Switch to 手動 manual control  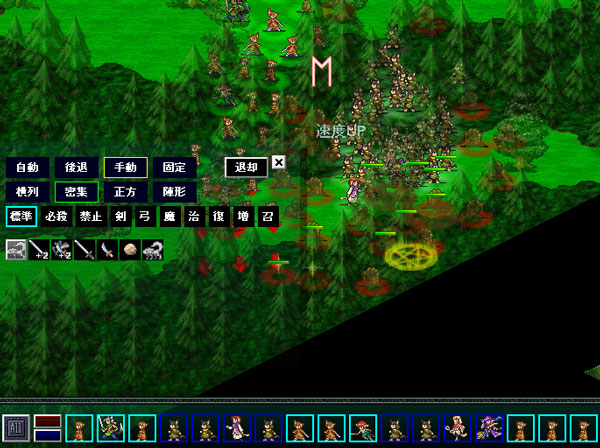pos(125,167)
